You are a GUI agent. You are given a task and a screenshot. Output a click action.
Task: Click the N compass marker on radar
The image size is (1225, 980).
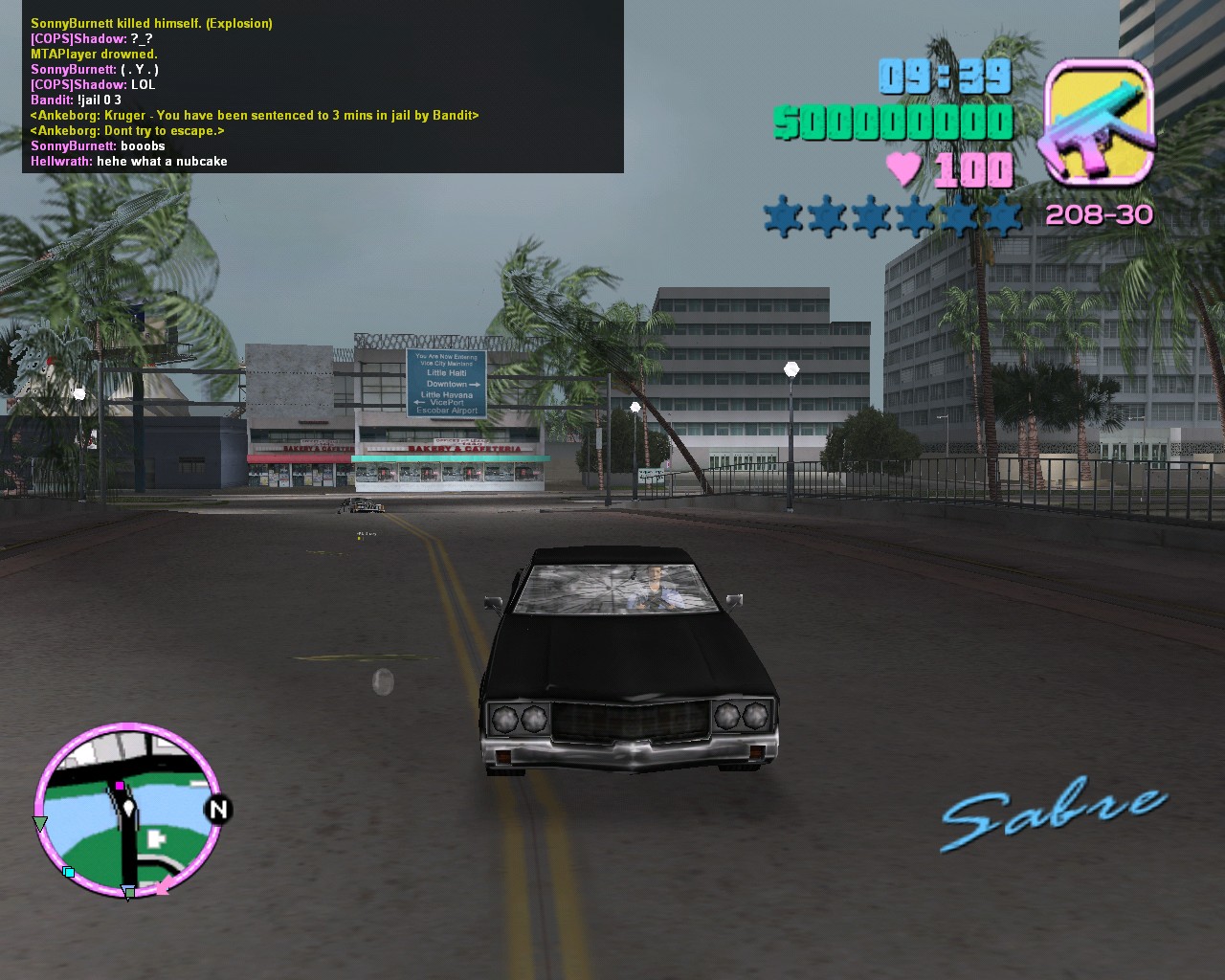click(x=218, y=810)
